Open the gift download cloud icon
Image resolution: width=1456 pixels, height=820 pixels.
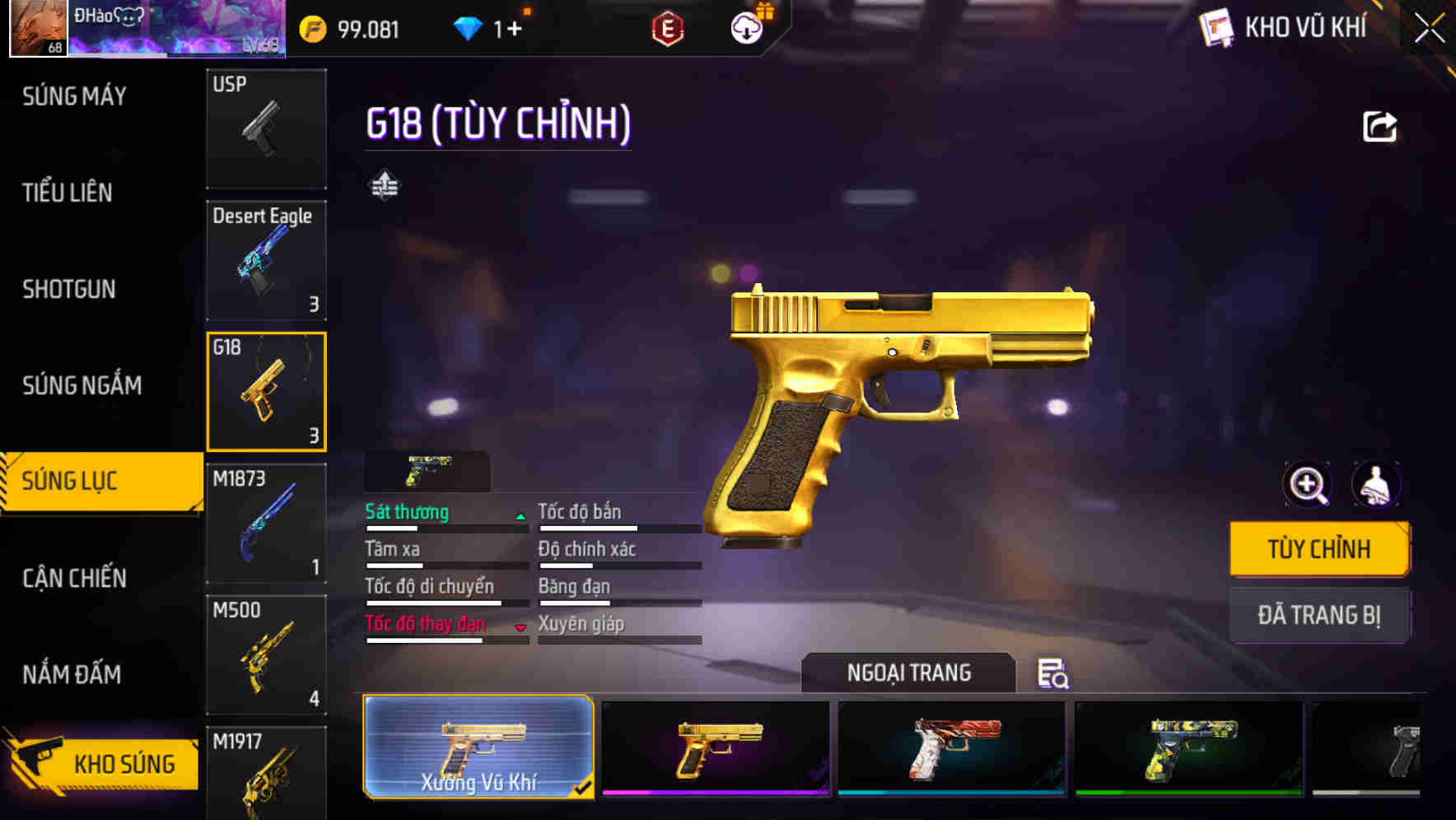click(745, 27)
